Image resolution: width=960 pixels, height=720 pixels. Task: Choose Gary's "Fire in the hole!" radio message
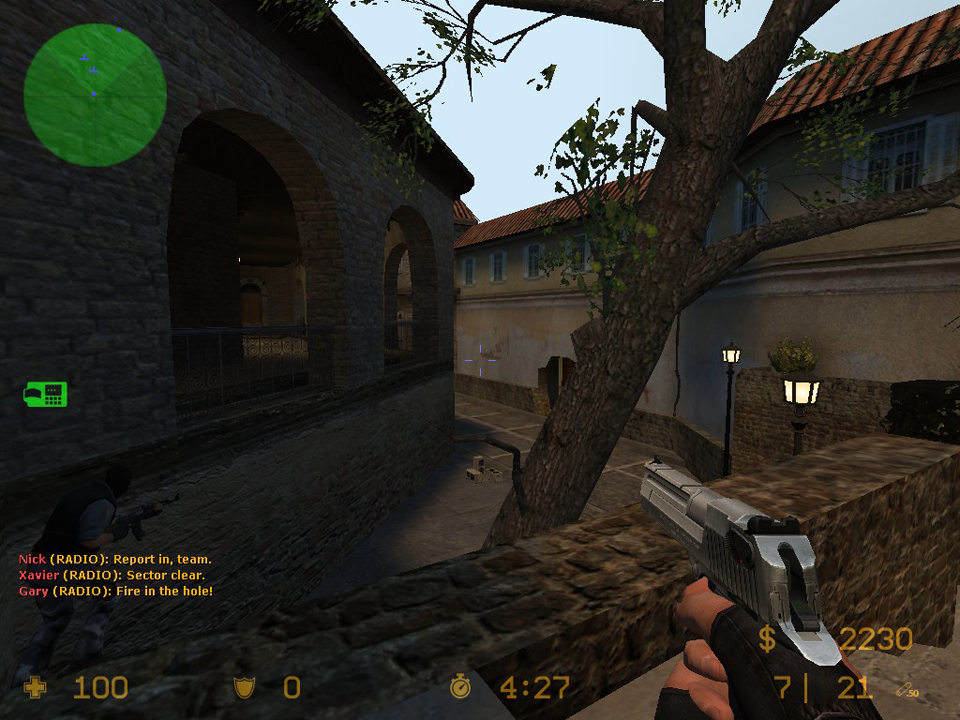[116, 592]
